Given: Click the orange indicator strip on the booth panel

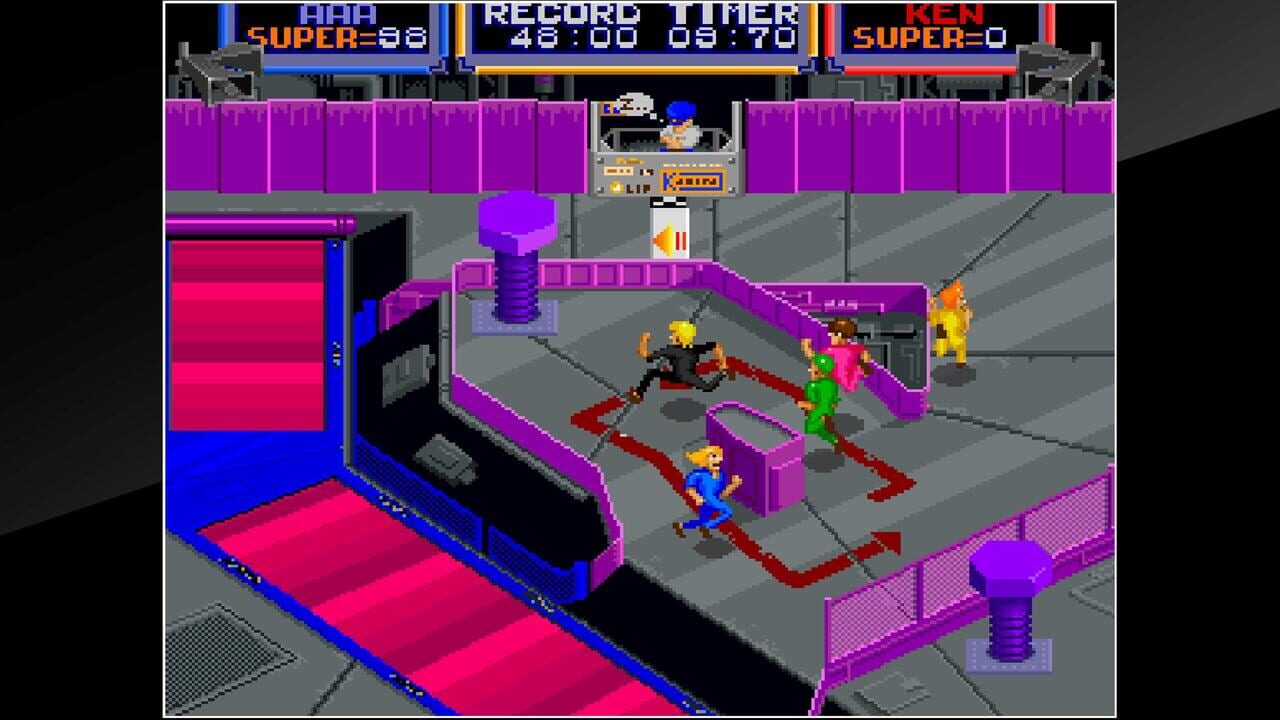Looking at the screenshot, I should click(618, 169).
